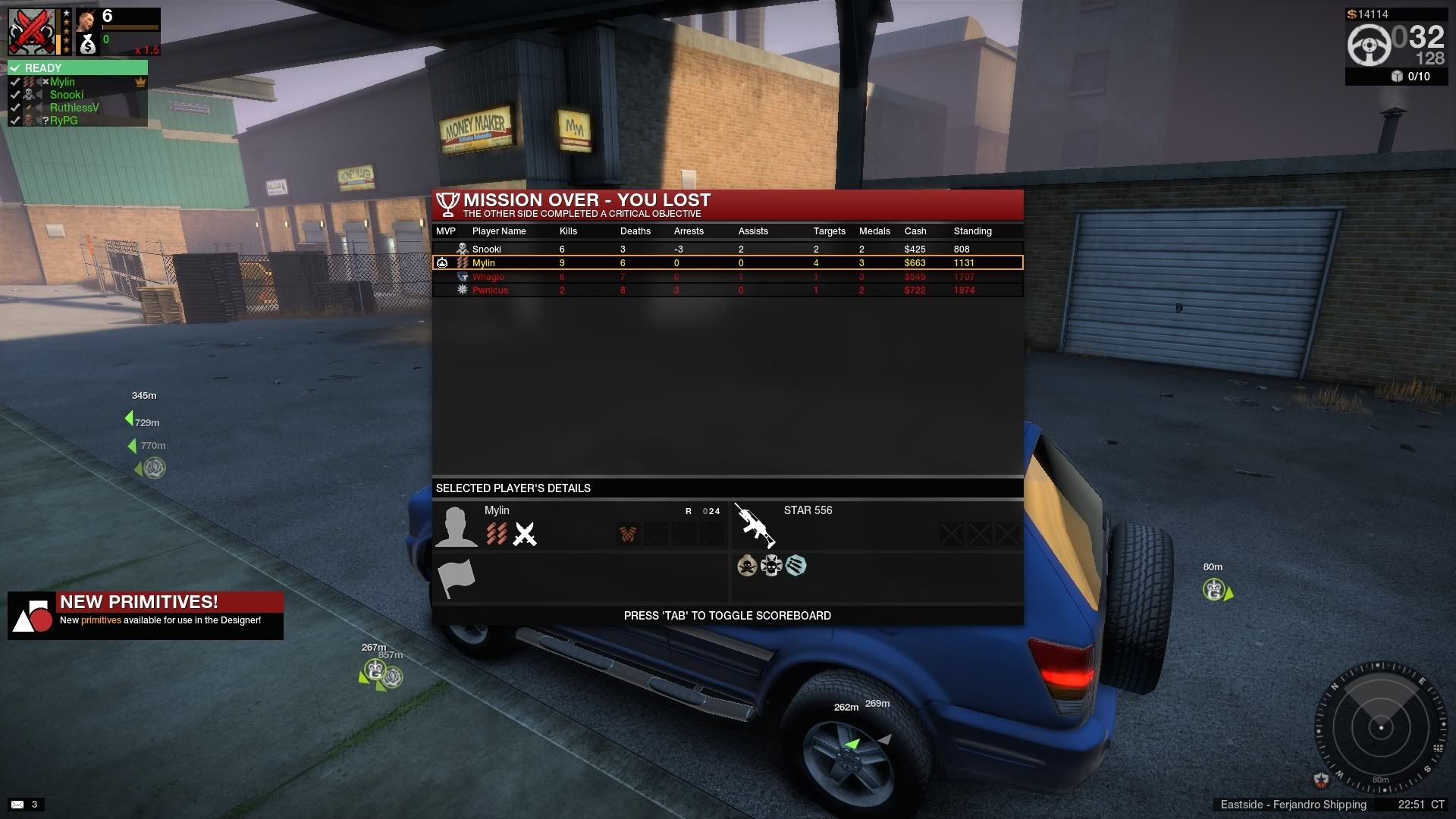Click the skull medal icon under STAR 556
The height and width of the screenshot is (819, 1456).
747,566
